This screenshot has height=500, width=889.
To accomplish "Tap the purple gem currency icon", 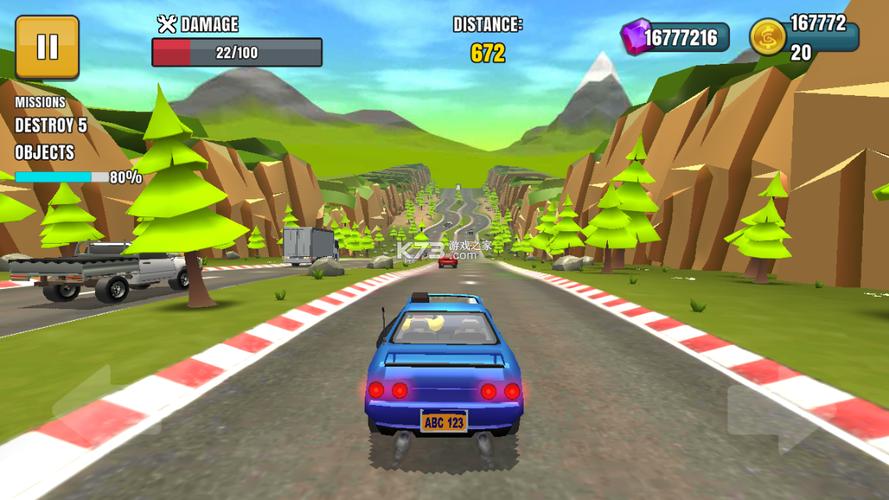I will (635, 38).
